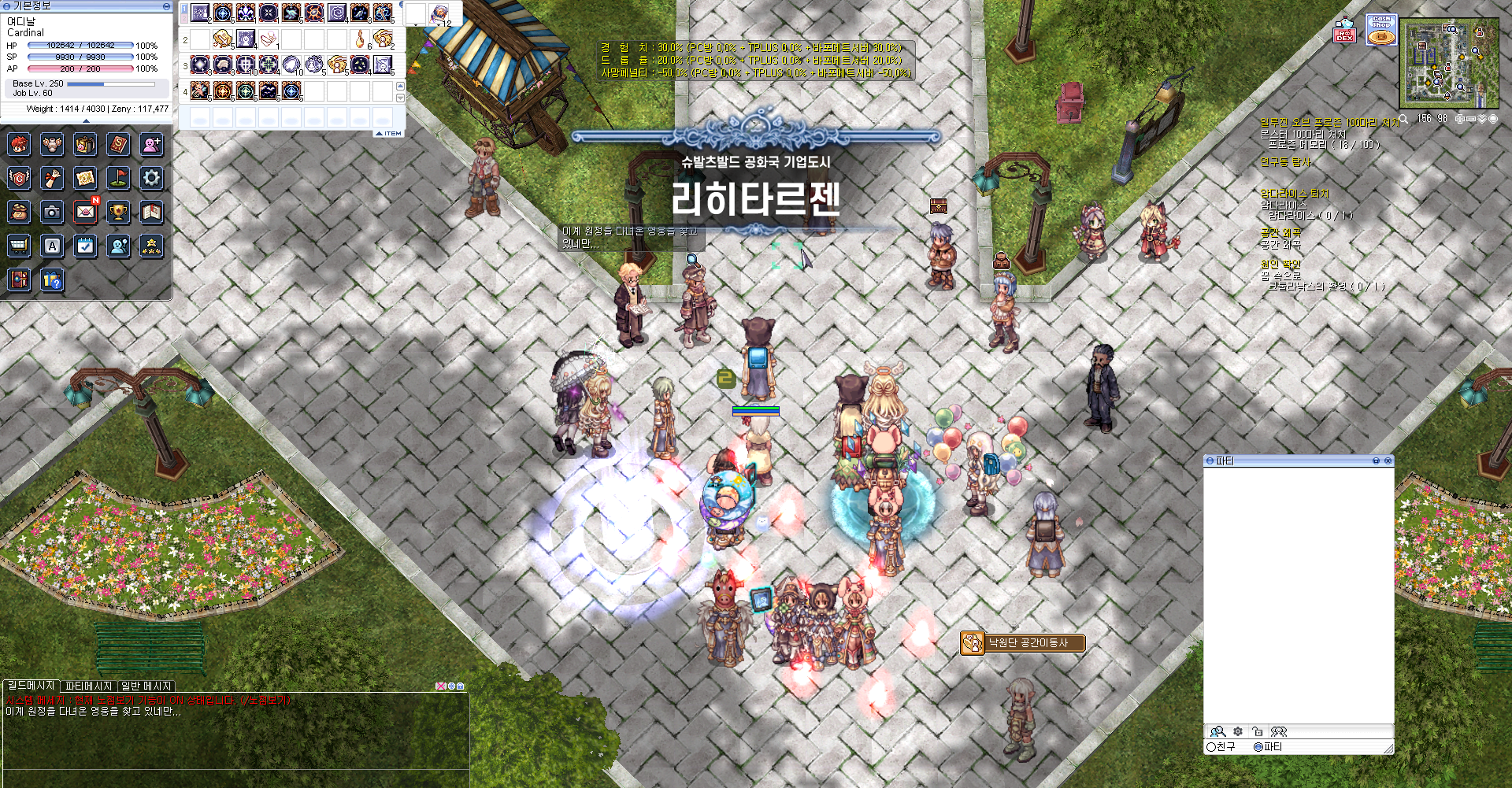This screenshot has height=788, width=1512.
Task: Click the HP progress bar
Action: point(79,45)
